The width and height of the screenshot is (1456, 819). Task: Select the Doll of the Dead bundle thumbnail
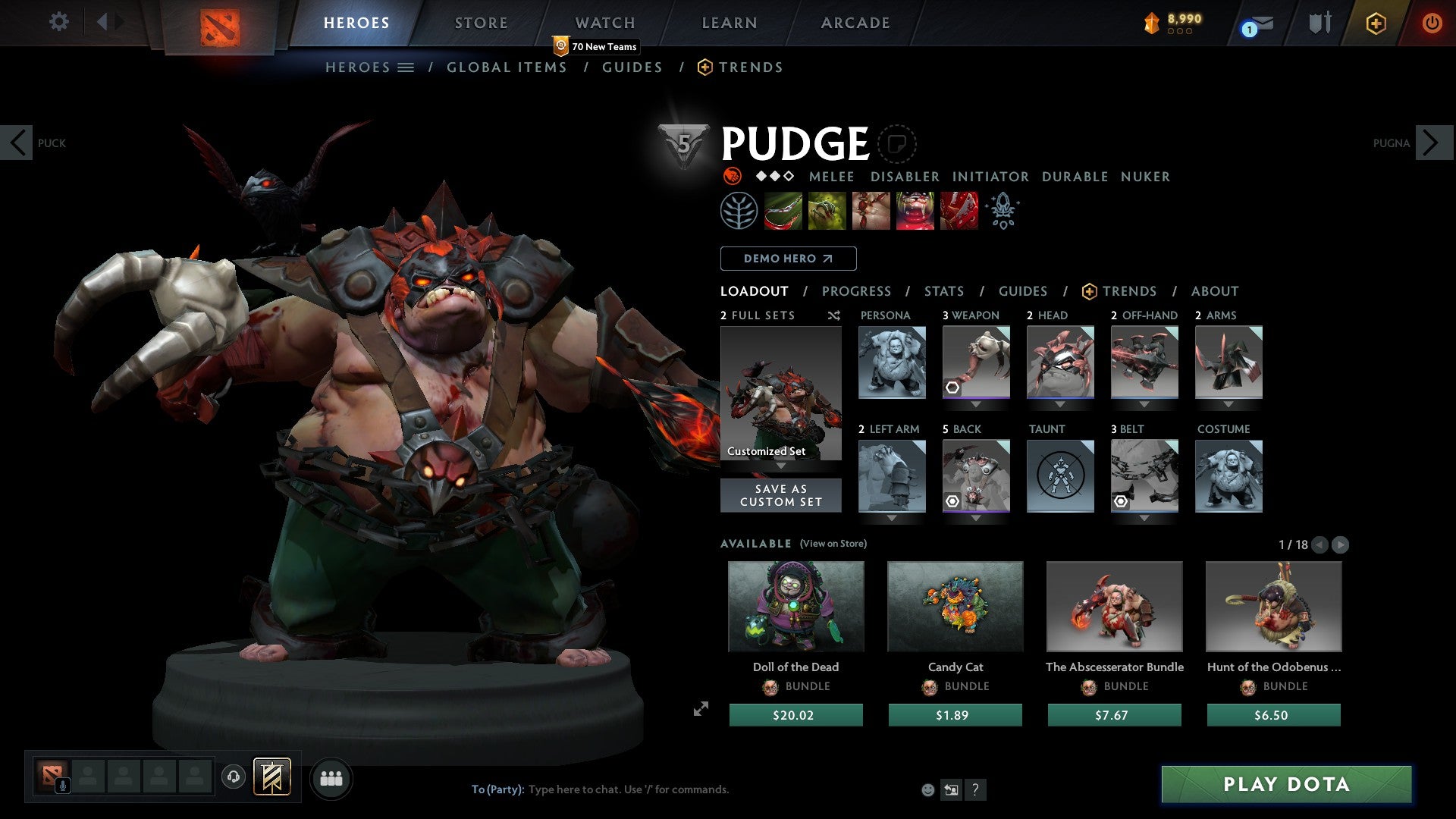[795, 606]
